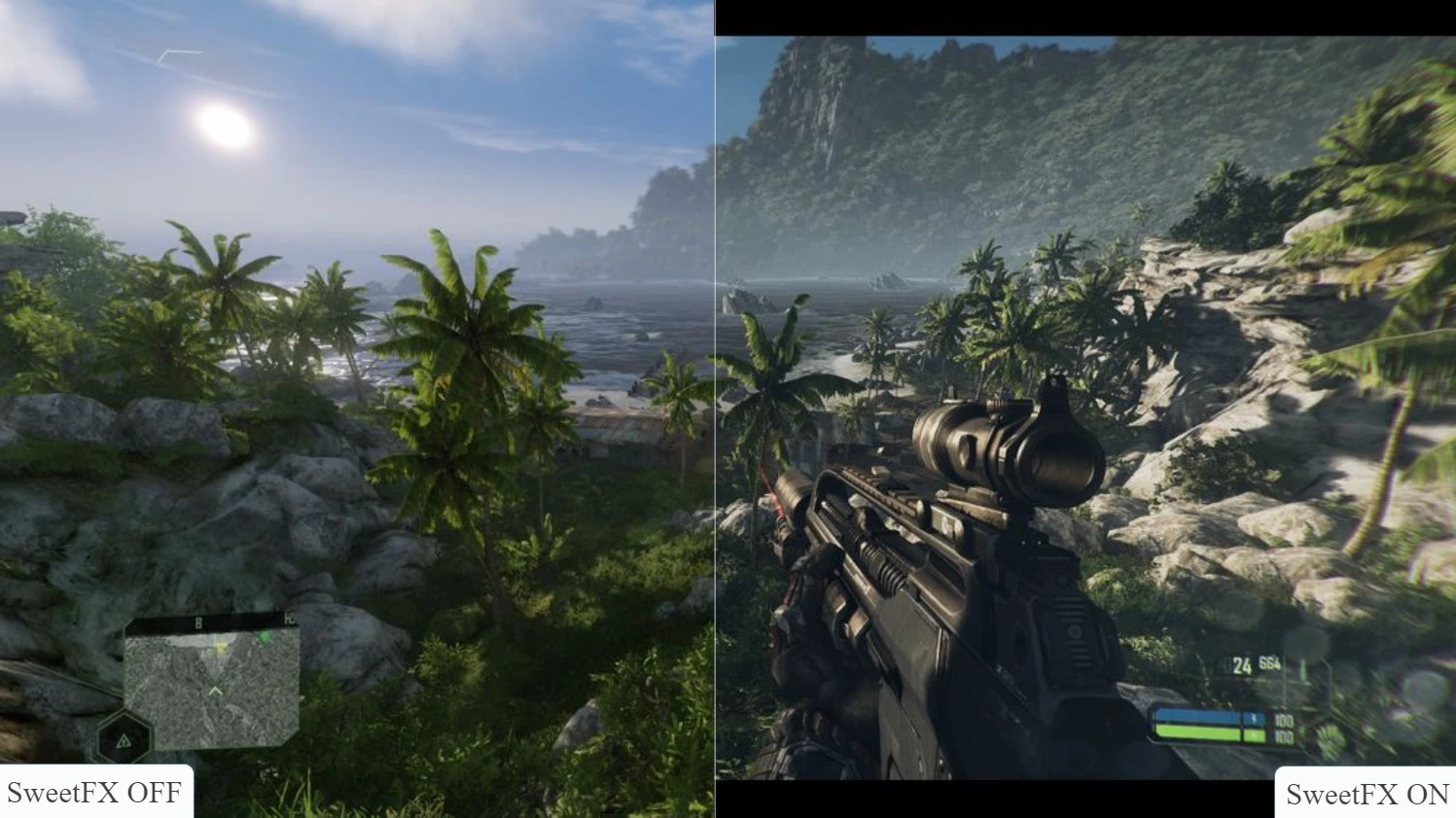Viewport: 1456px width, 818px height.
Task: Click the player direction arrow on minimap
Action: pos(215,690)
